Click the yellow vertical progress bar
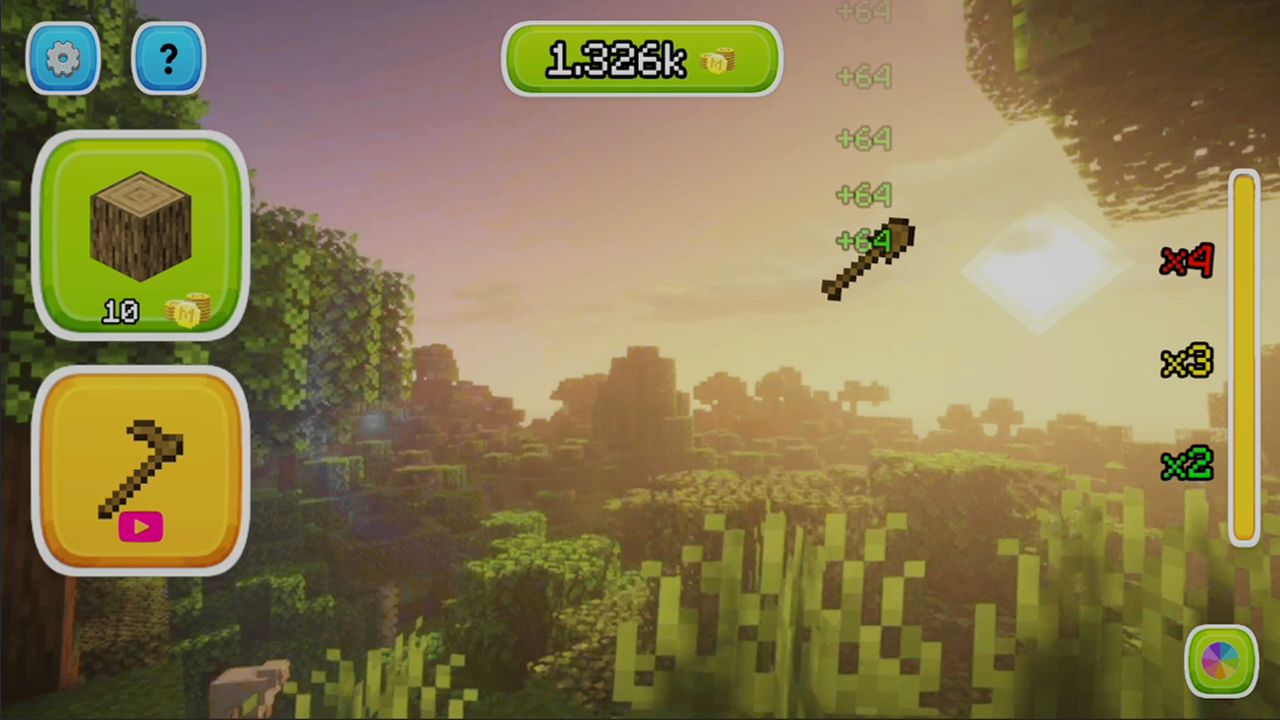Viewport: 1280px width, 720px height. [1243, 360]
